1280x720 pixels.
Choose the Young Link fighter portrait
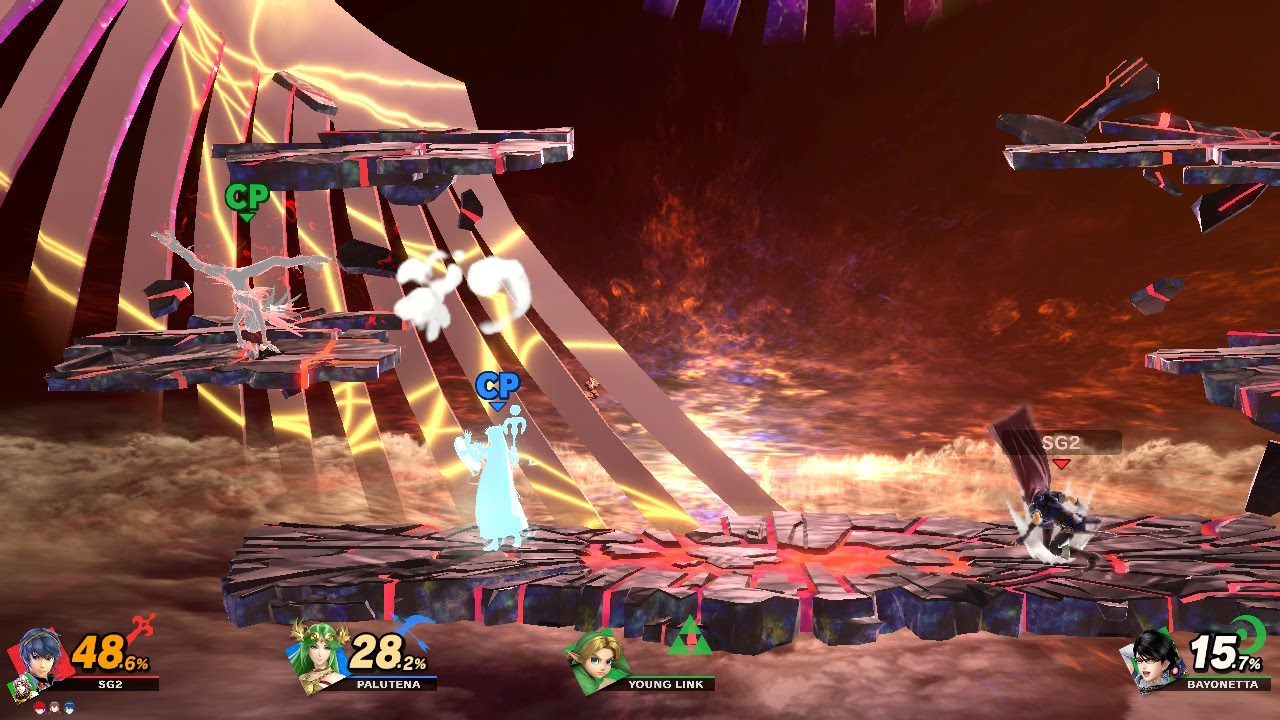pyautogui.click(x=598, y=658)
